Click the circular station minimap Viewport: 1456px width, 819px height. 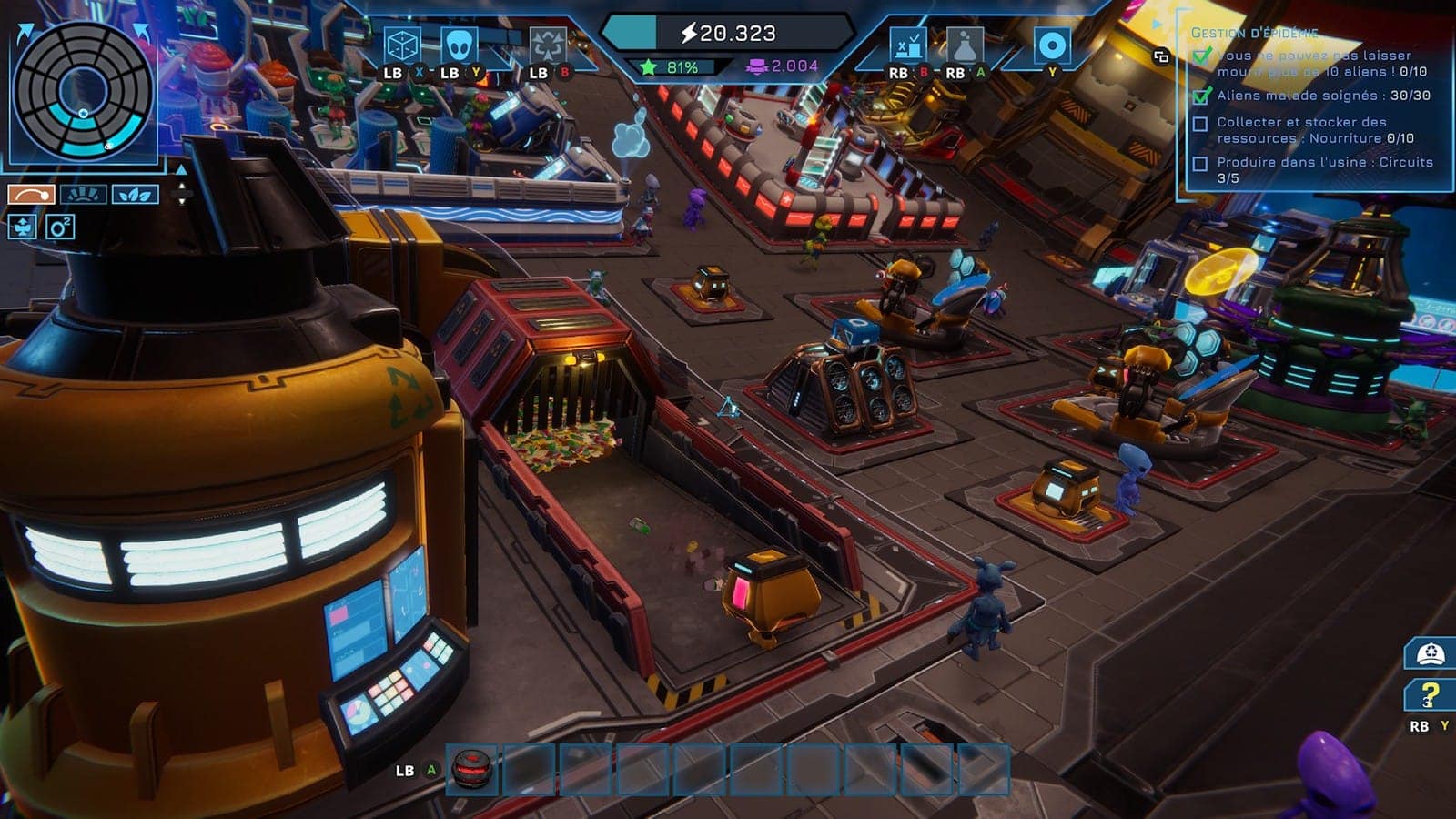tap(83, 91)
